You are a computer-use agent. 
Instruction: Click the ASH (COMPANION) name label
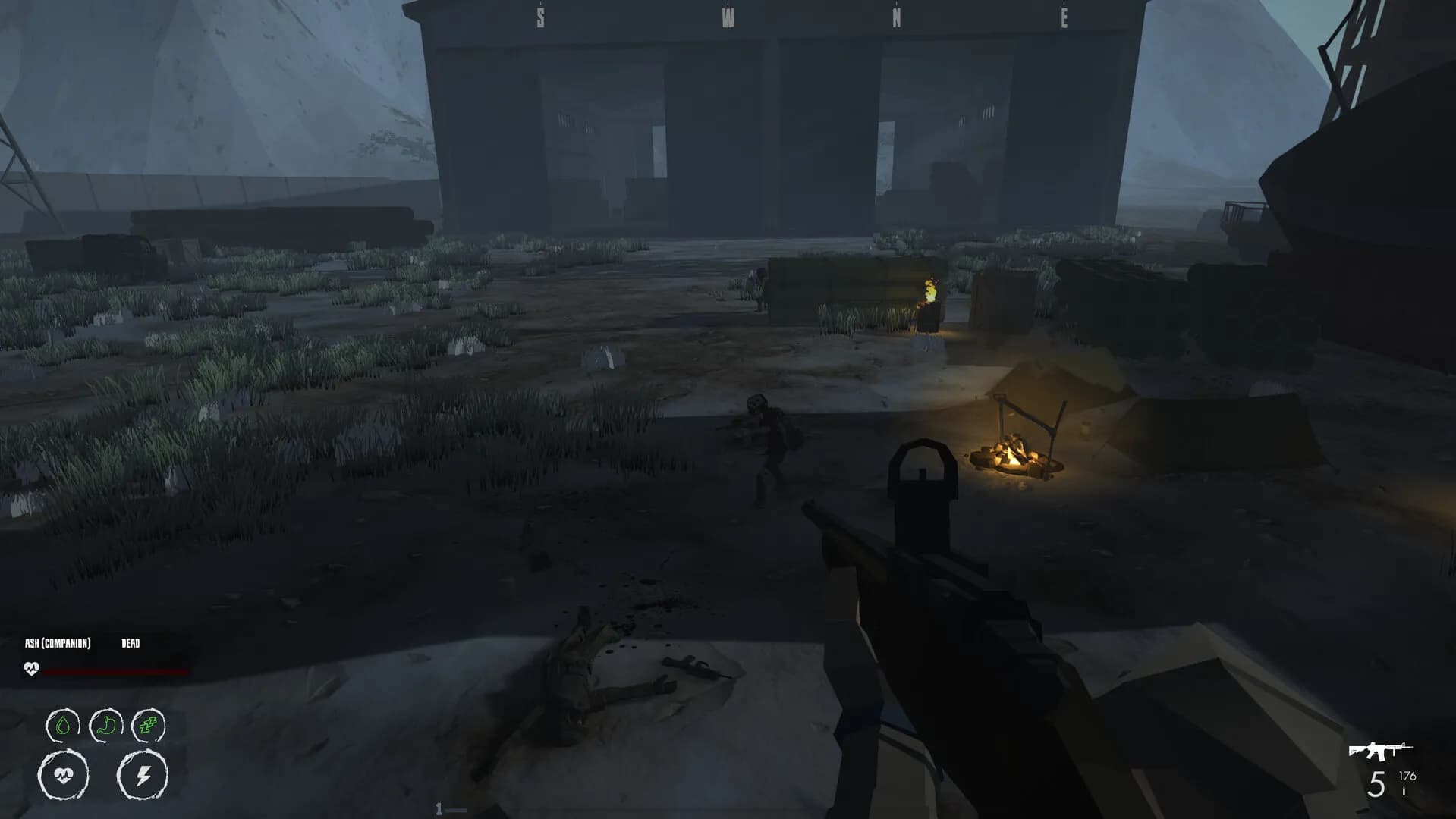pos(58,642)
